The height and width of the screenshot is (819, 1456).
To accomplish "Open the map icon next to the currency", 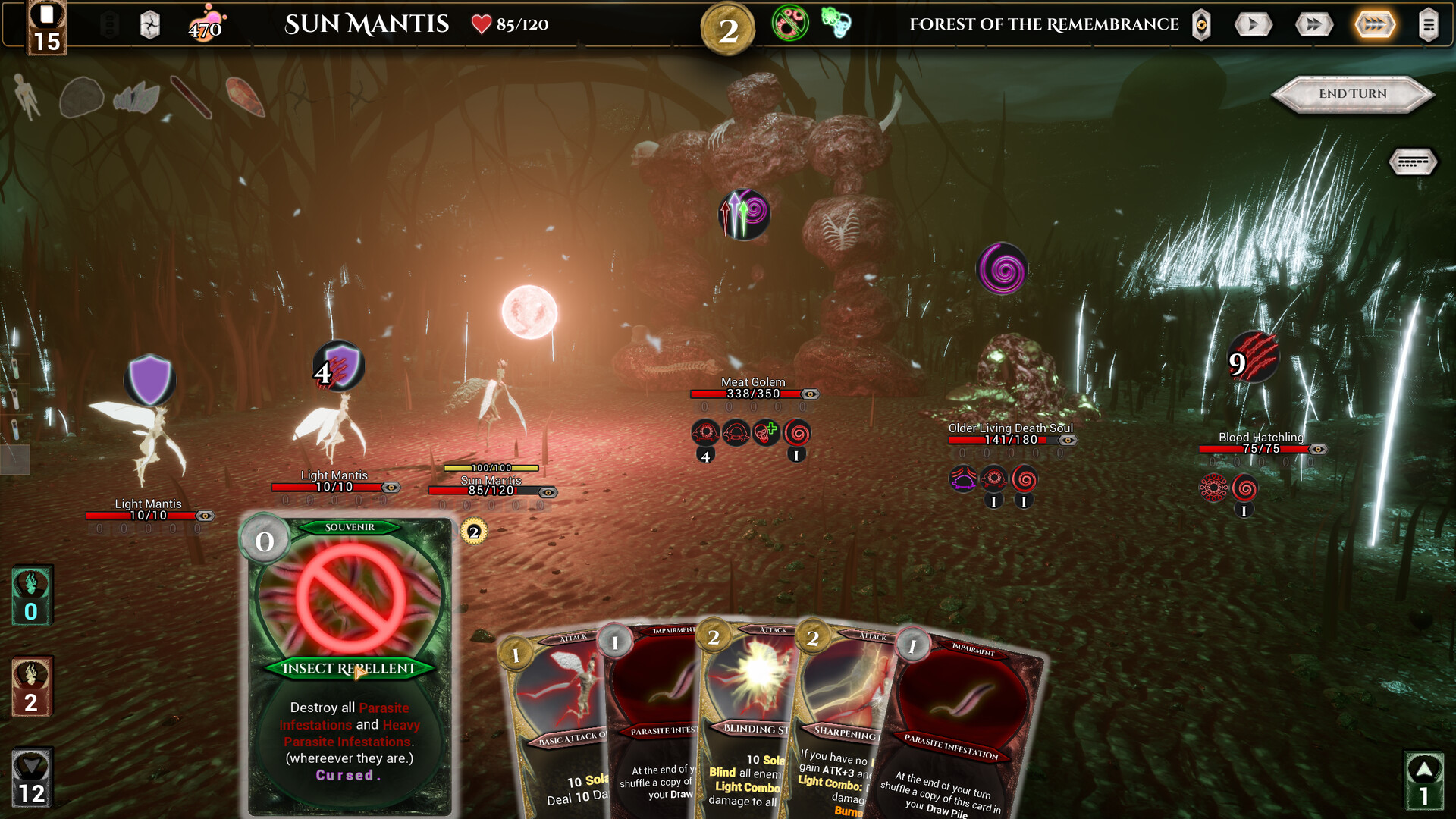I will (150, 26).
